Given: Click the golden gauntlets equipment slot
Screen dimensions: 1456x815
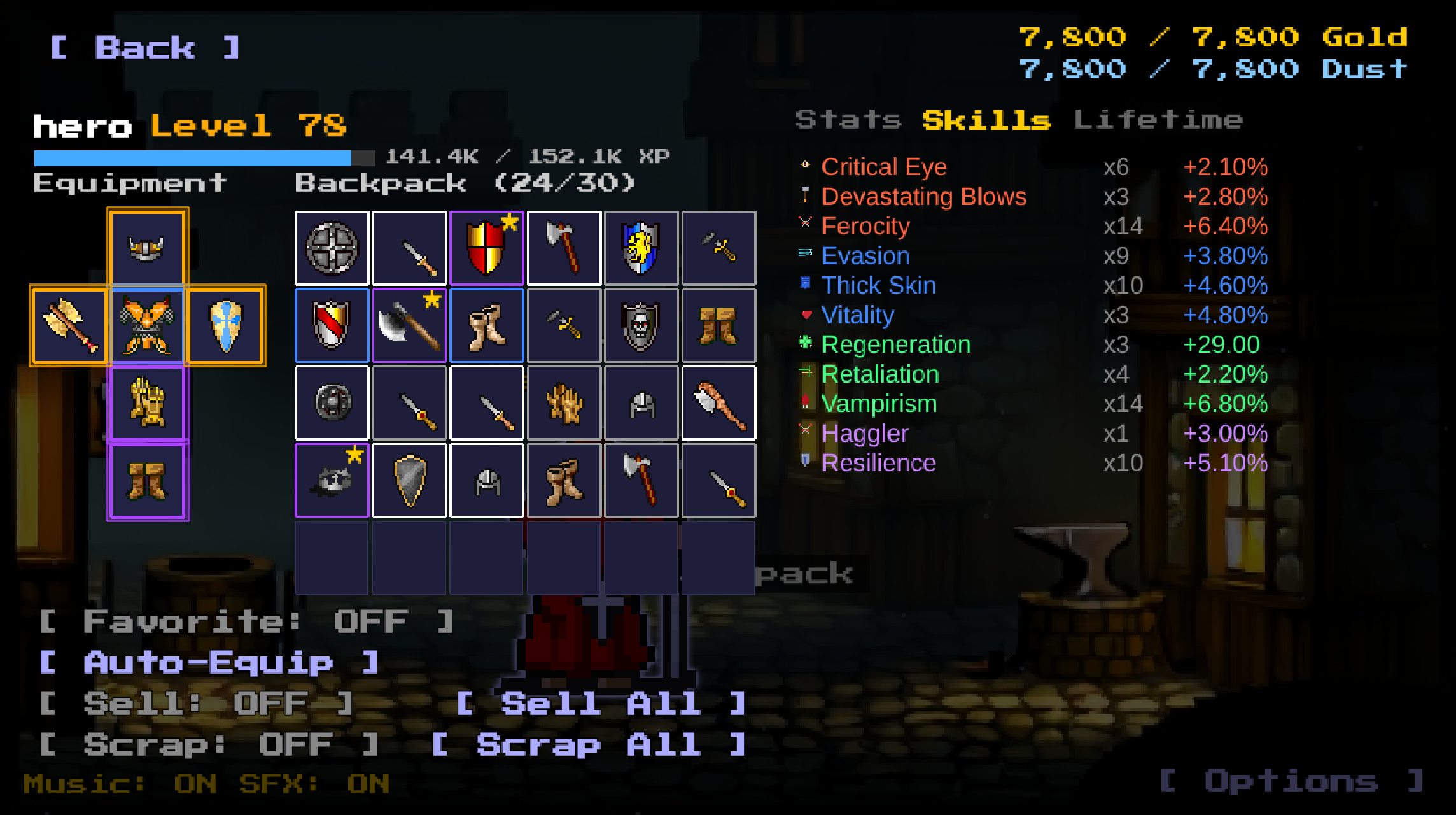Looking at the screenshot, I should coord(147,404).
